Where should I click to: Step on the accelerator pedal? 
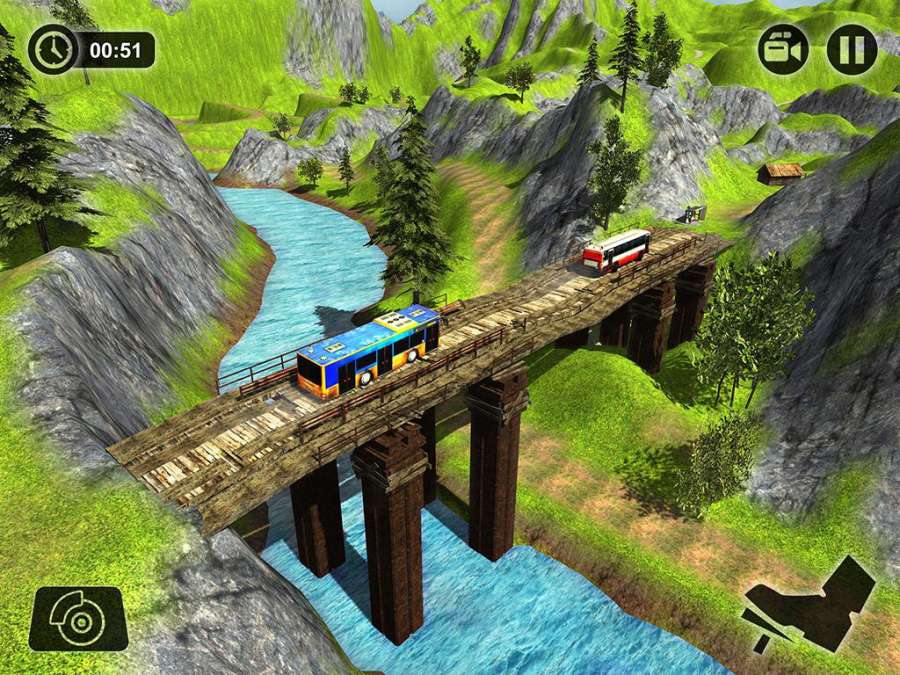tap(810, 602)
